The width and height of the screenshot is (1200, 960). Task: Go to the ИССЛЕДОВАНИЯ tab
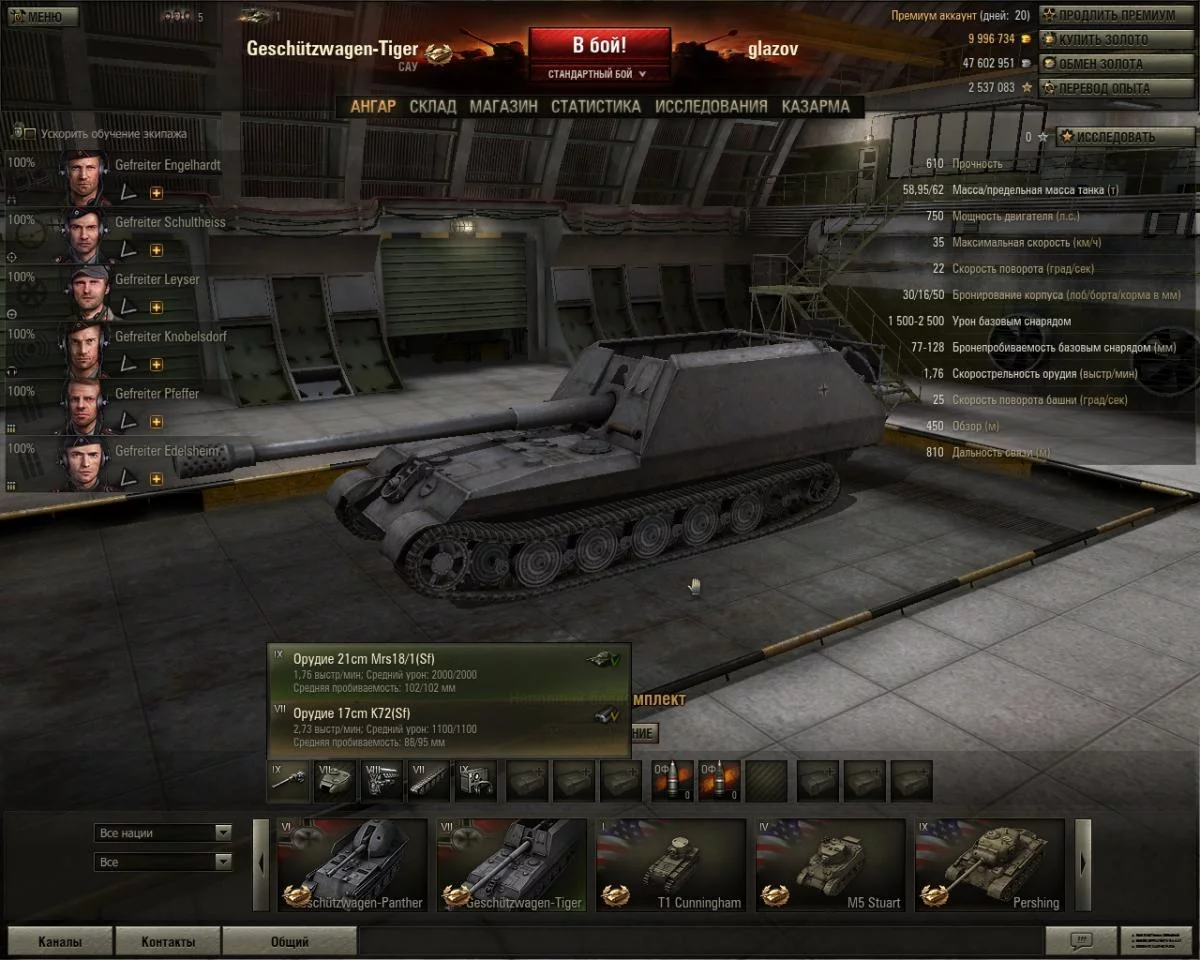(711, 106)
